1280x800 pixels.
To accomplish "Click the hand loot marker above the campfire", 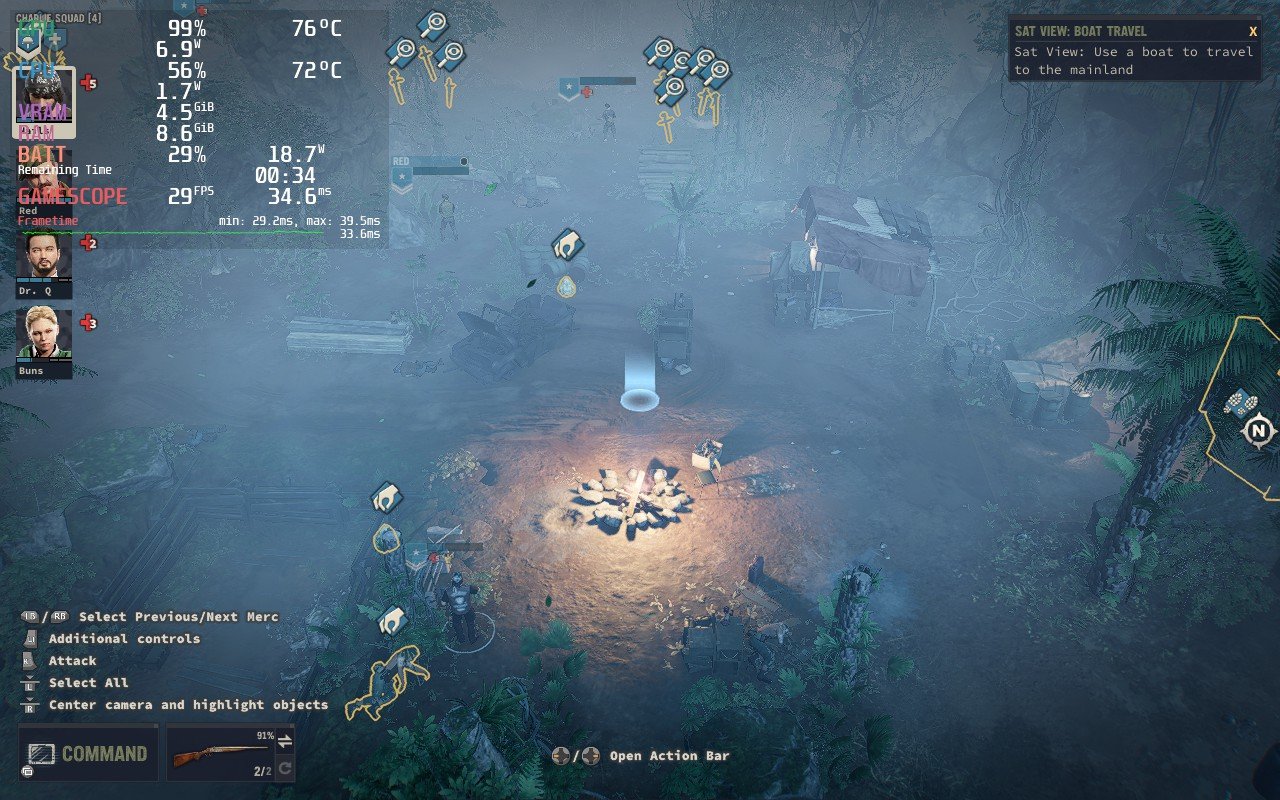I will pyautogui.click(x=565, y=242).
